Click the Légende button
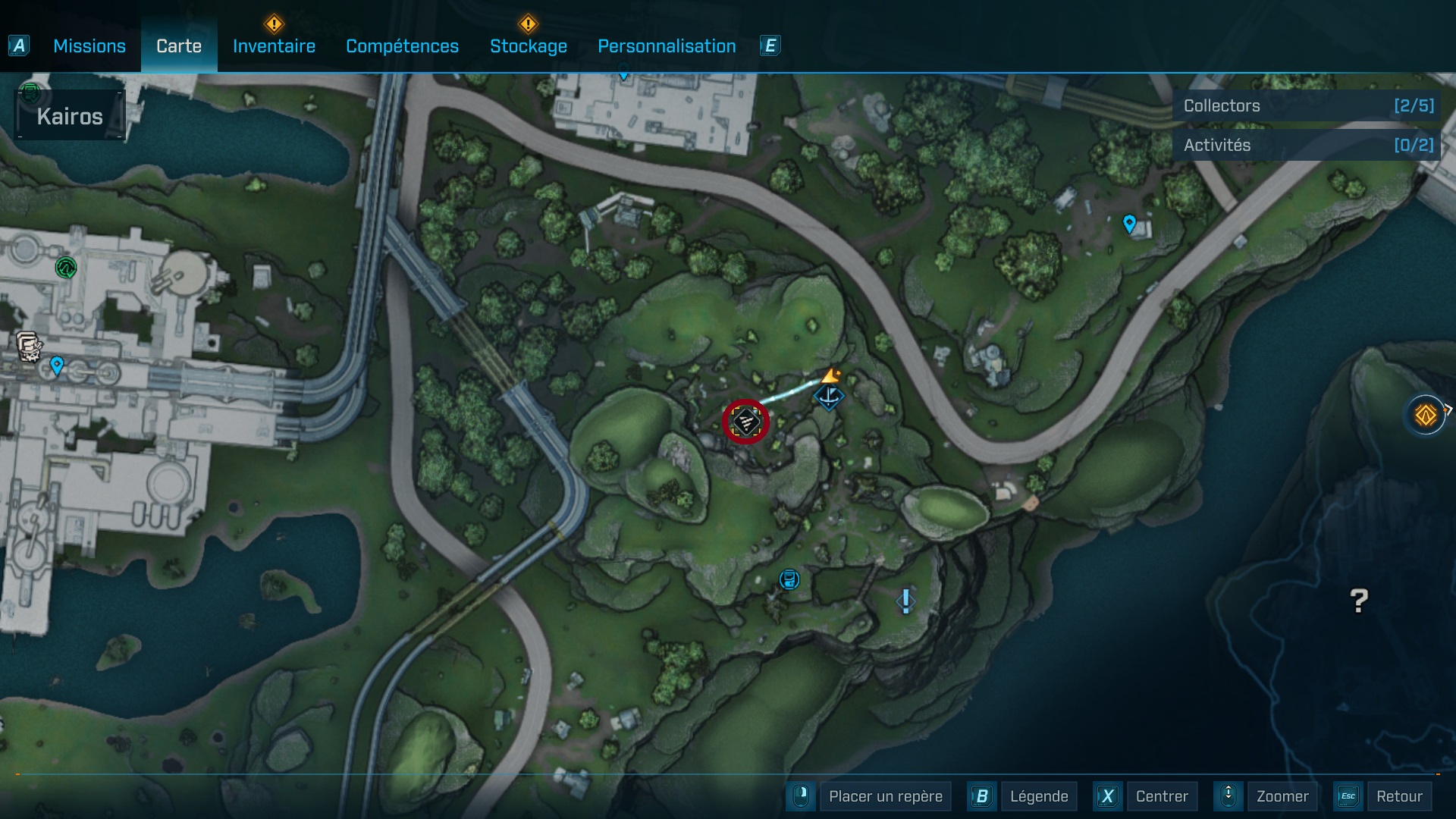 [x=1038, y=796]
